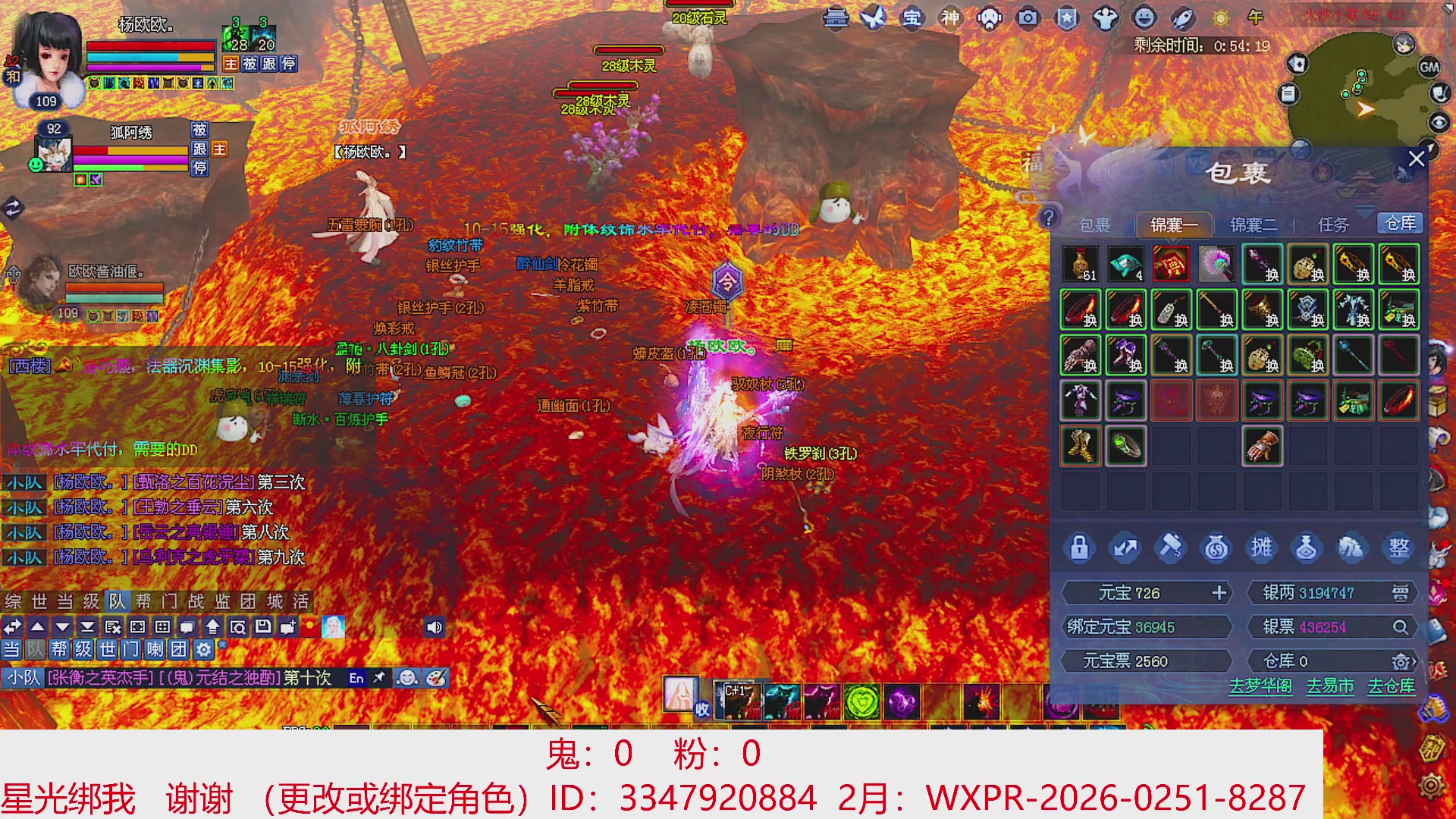The height and width of the screenshot is (819, 1456).
Task: Click the save chat log icon
Action: [x=263, y=627]
